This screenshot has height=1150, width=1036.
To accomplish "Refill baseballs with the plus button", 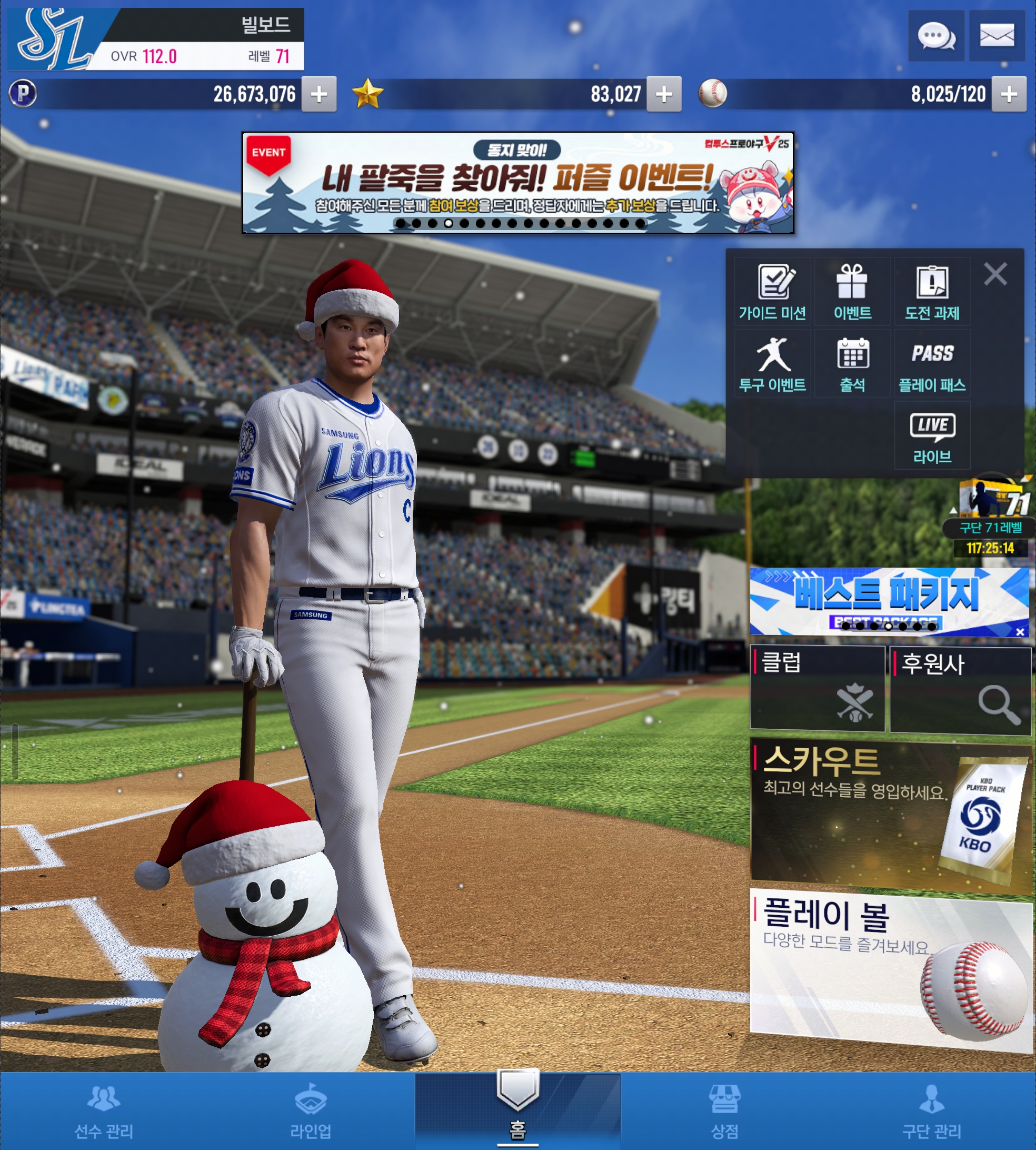I will click(1009, 94).
